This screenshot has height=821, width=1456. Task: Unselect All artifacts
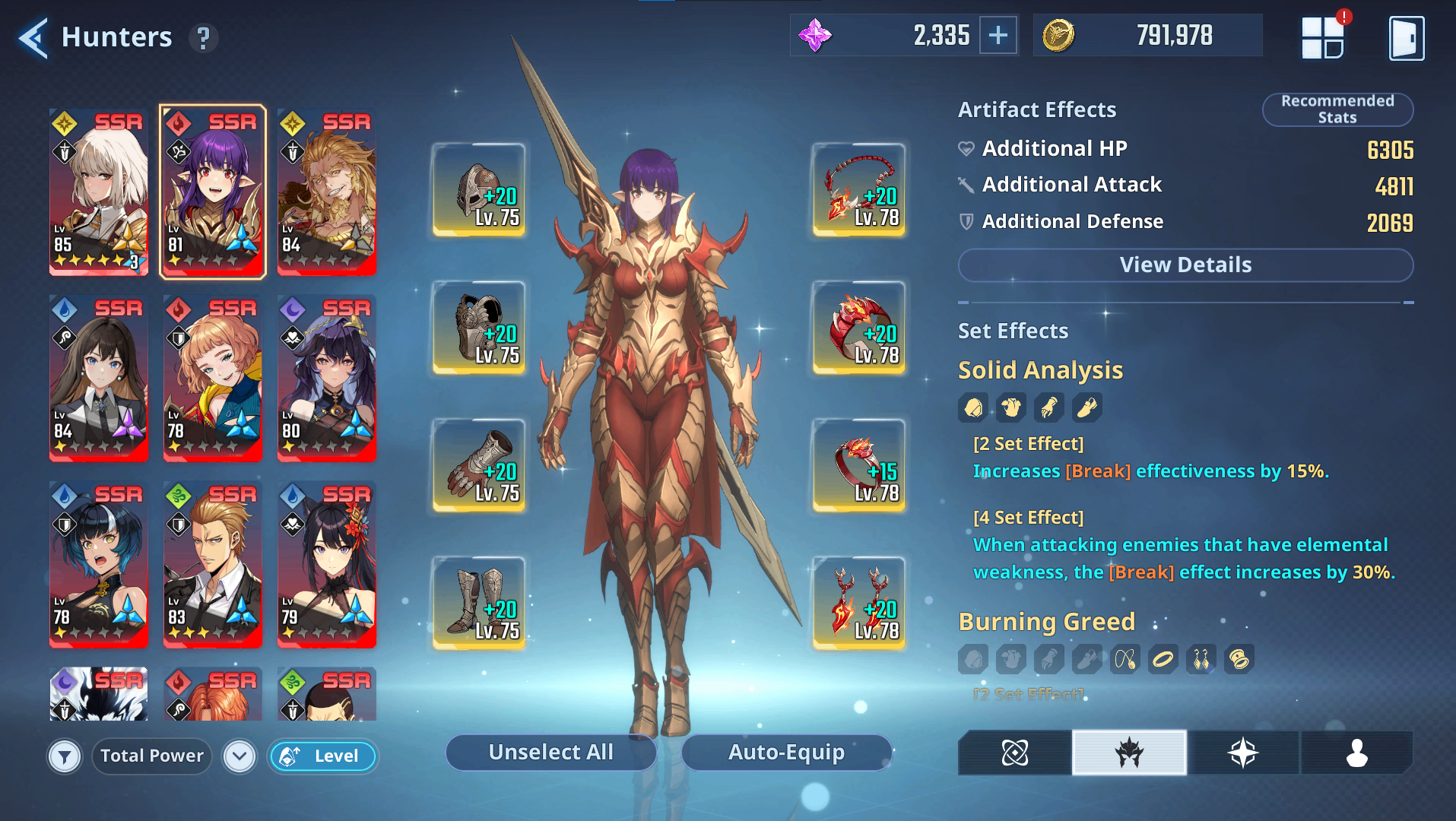[550, 753]
